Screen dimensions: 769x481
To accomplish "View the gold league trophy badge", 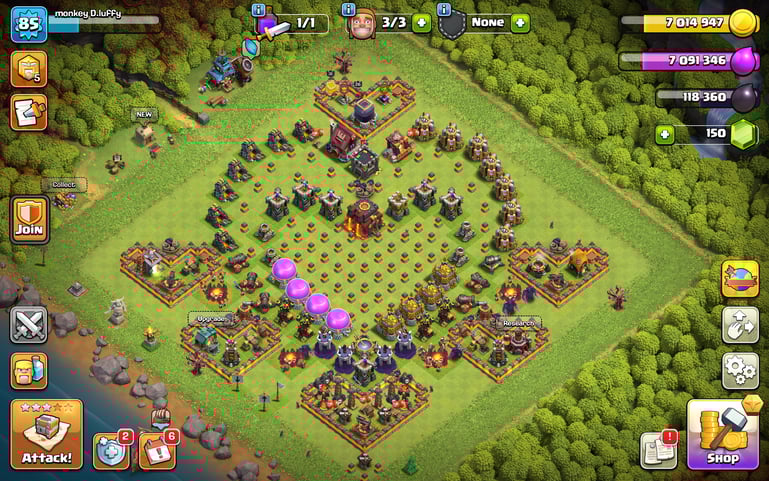I will [x=29, y=68].
